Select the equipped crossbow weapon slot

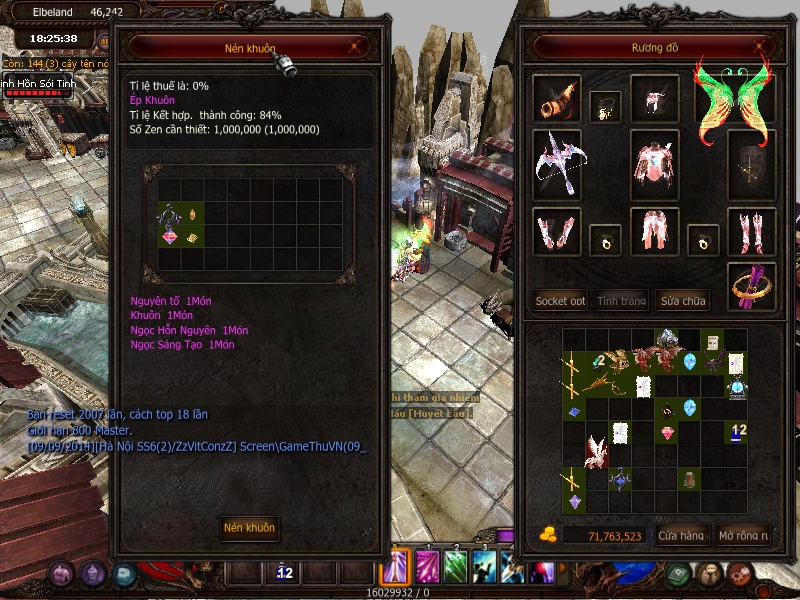(556, 161)
